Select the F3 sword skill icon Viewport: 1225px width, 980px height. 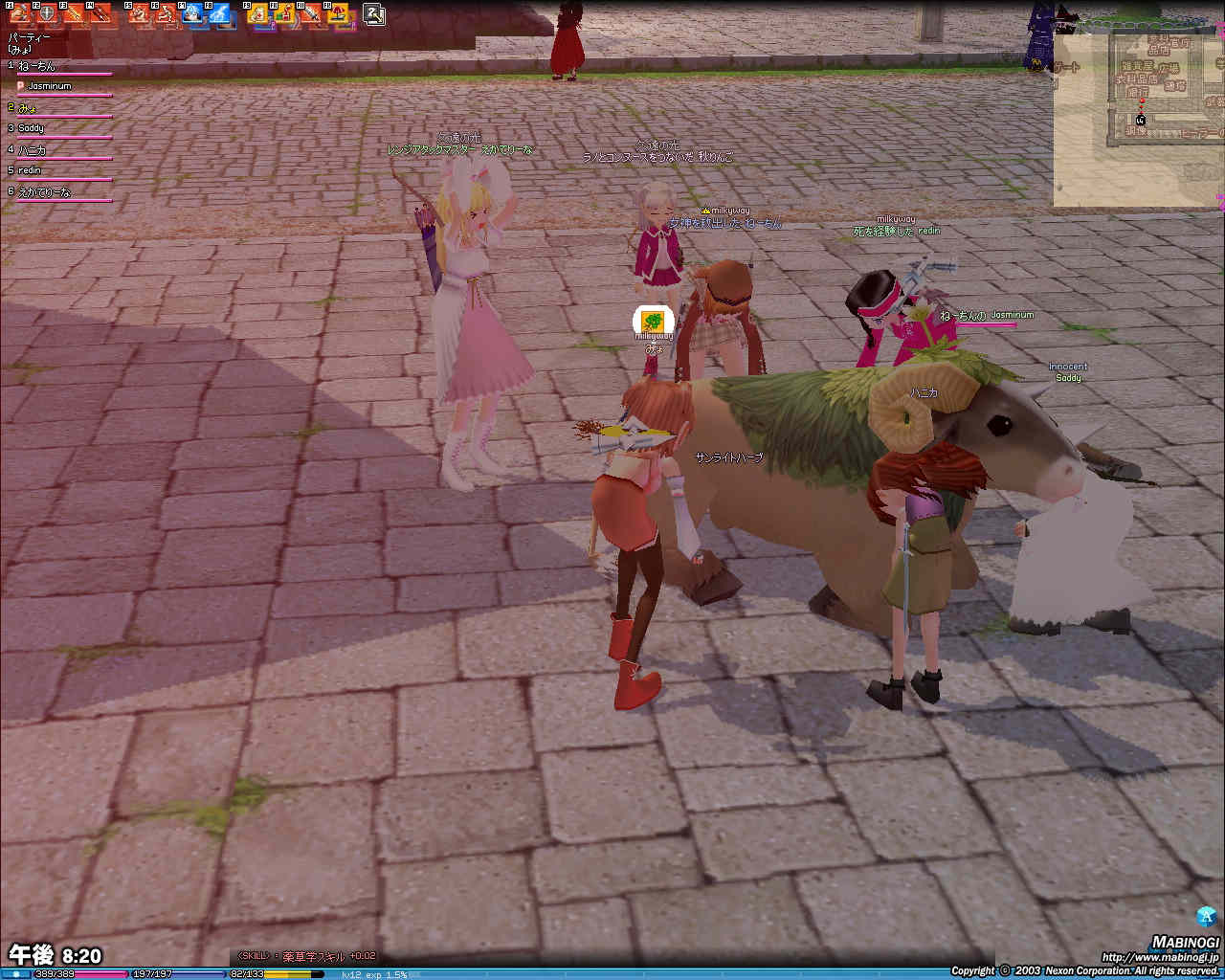point(73,14)
